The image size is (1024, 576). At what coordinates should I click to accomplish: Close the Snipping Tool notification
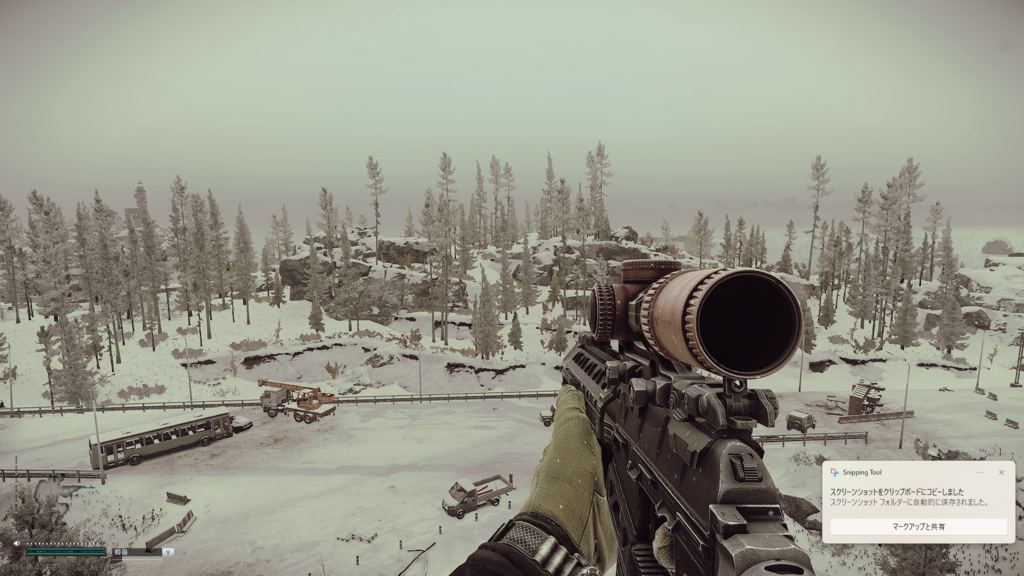pos(1001,472)
